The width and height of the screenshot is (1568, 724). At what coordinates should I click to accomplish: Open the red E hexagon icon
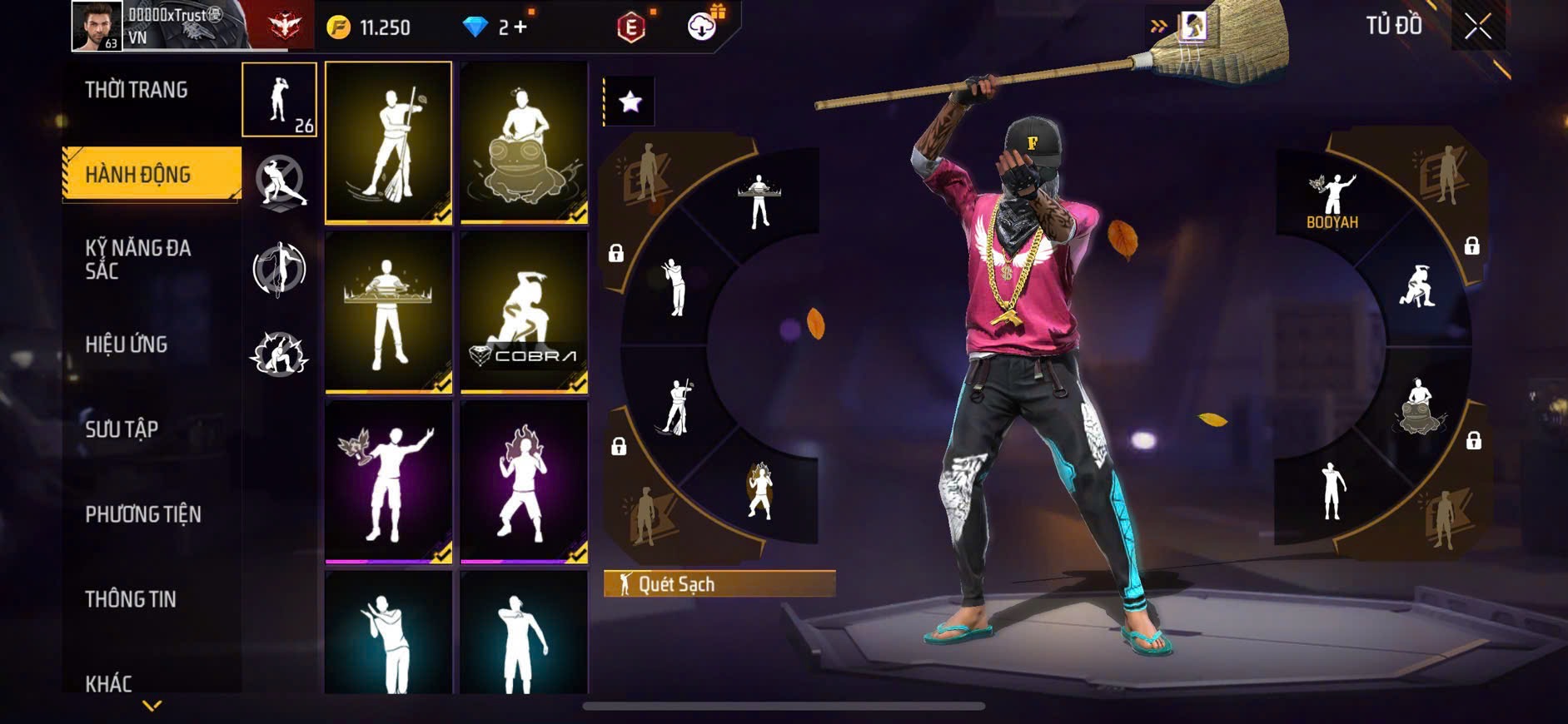coord(631,27)
